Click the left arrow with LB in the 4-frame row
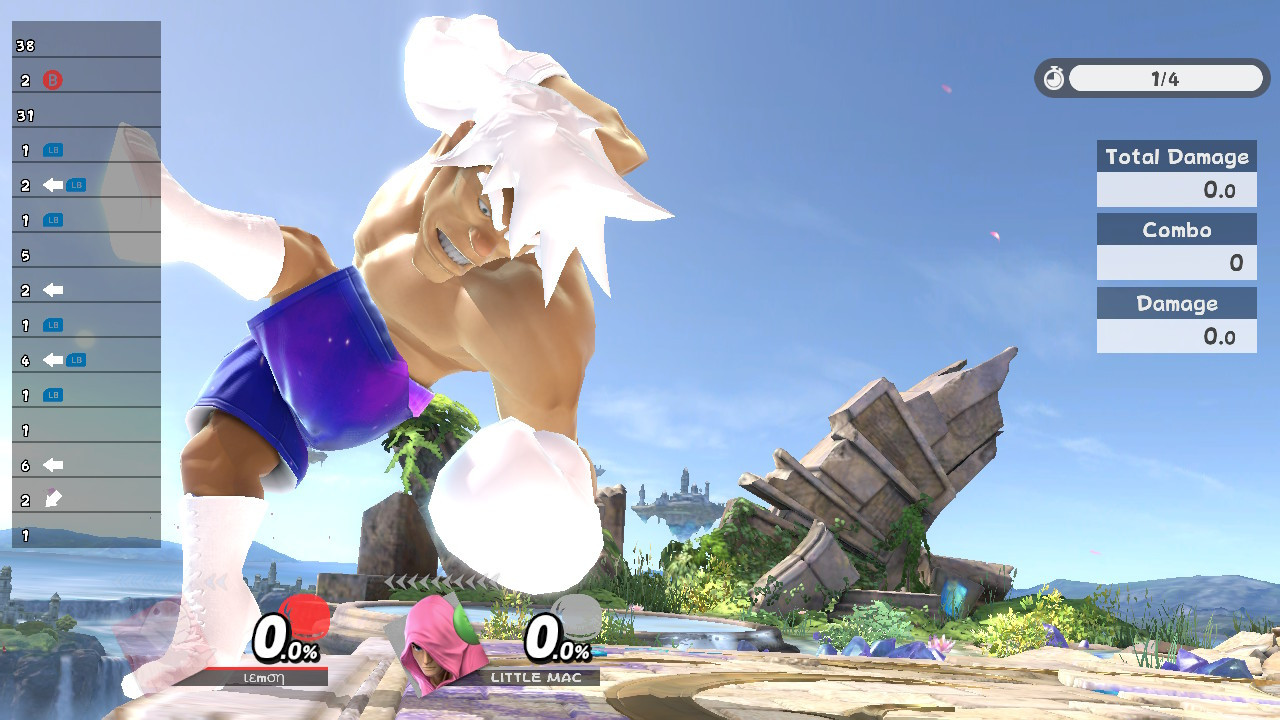Image resolution: width=1280 pixels, height=720 pixels. pyautogui.click(x=53, y=359)
